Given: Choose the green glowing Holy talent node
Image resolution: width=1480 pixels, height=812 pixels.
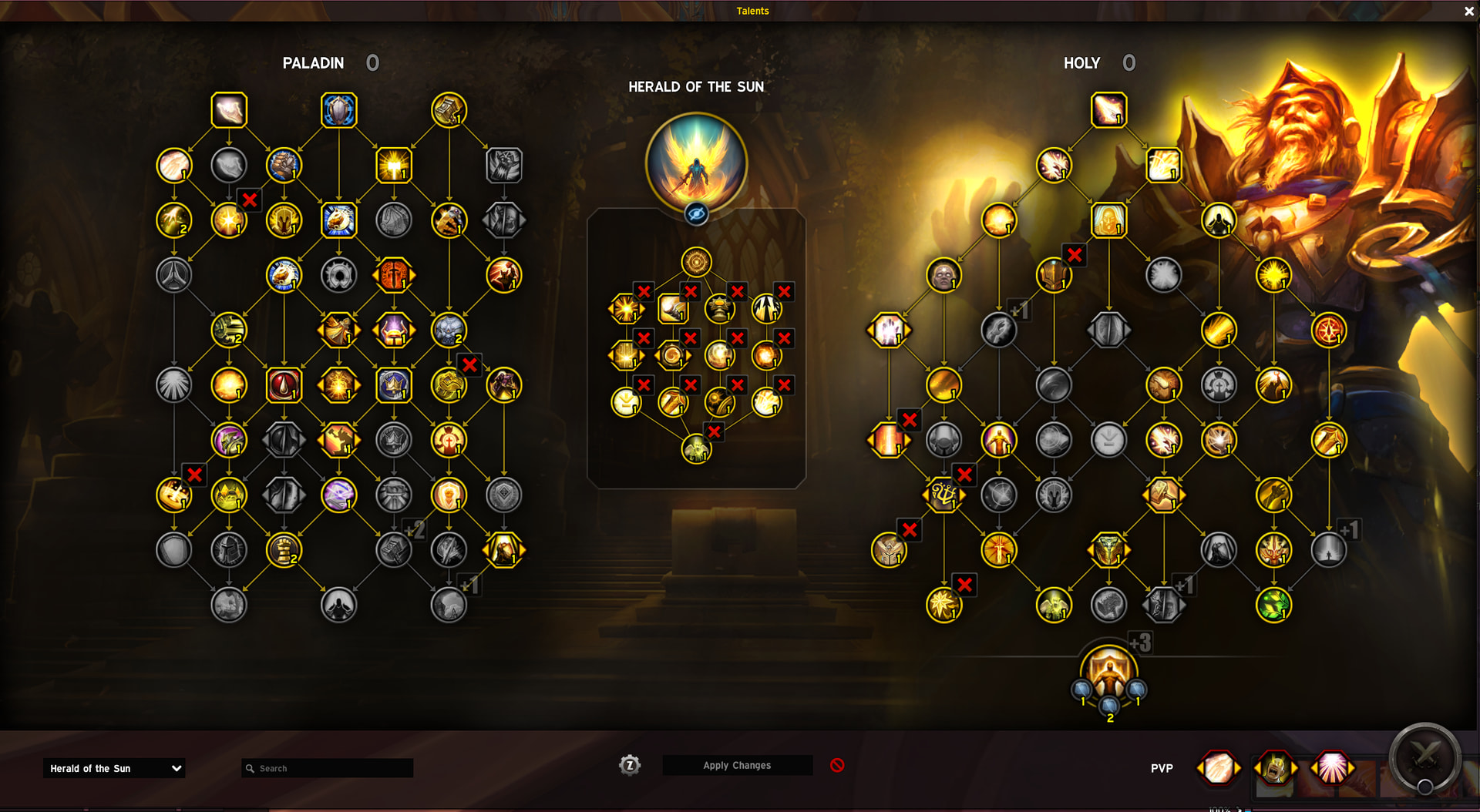Looking at the screenshot, I should (x=1273, y=605).
